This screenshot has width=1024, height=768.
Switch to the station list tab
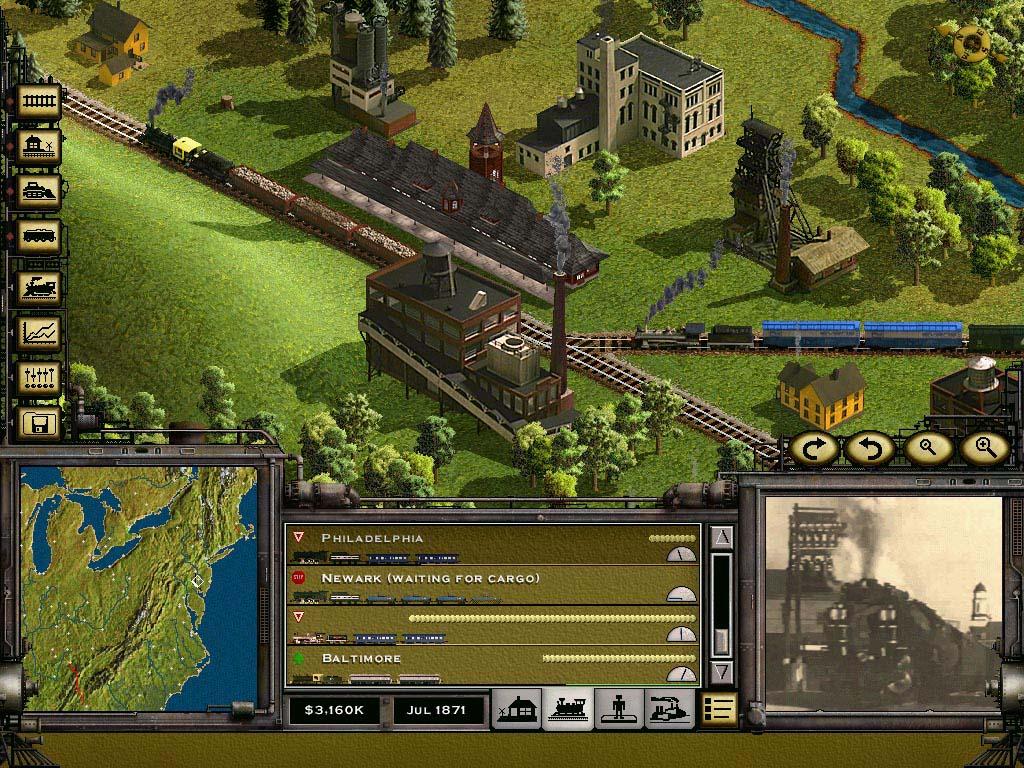click(518, 709)
